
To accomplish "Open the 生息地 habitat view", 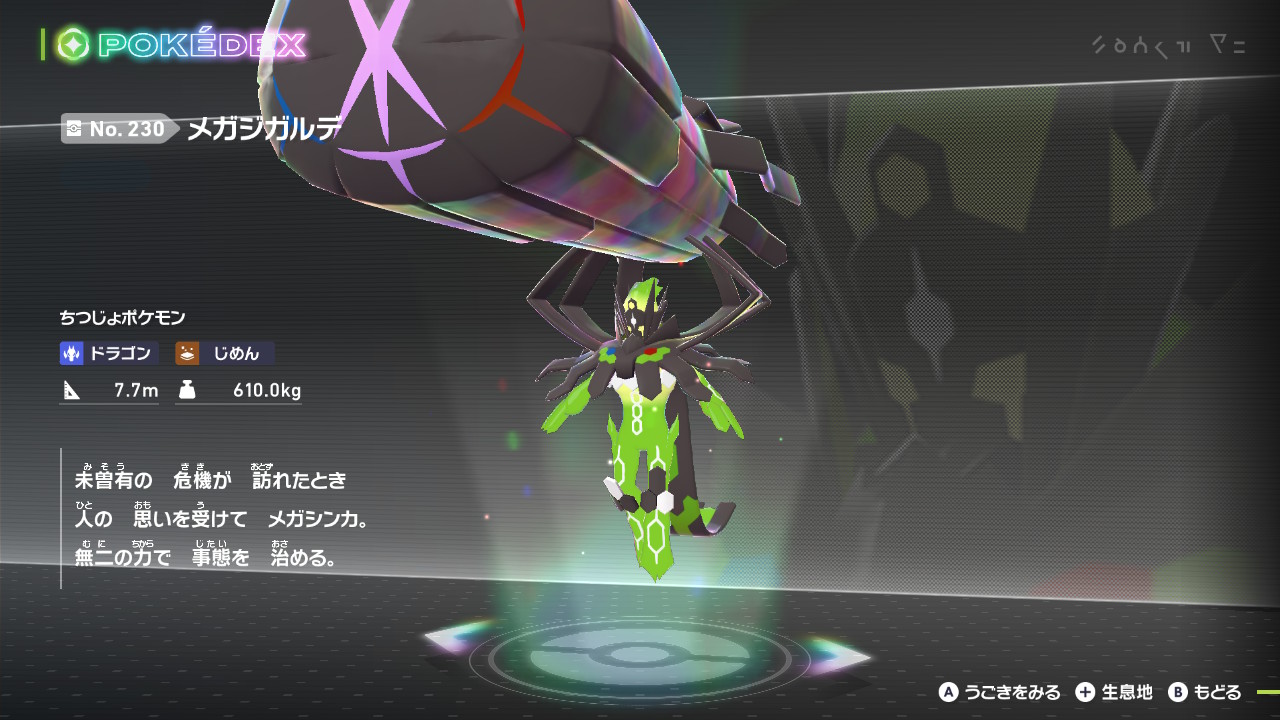I will [1115, 692].
